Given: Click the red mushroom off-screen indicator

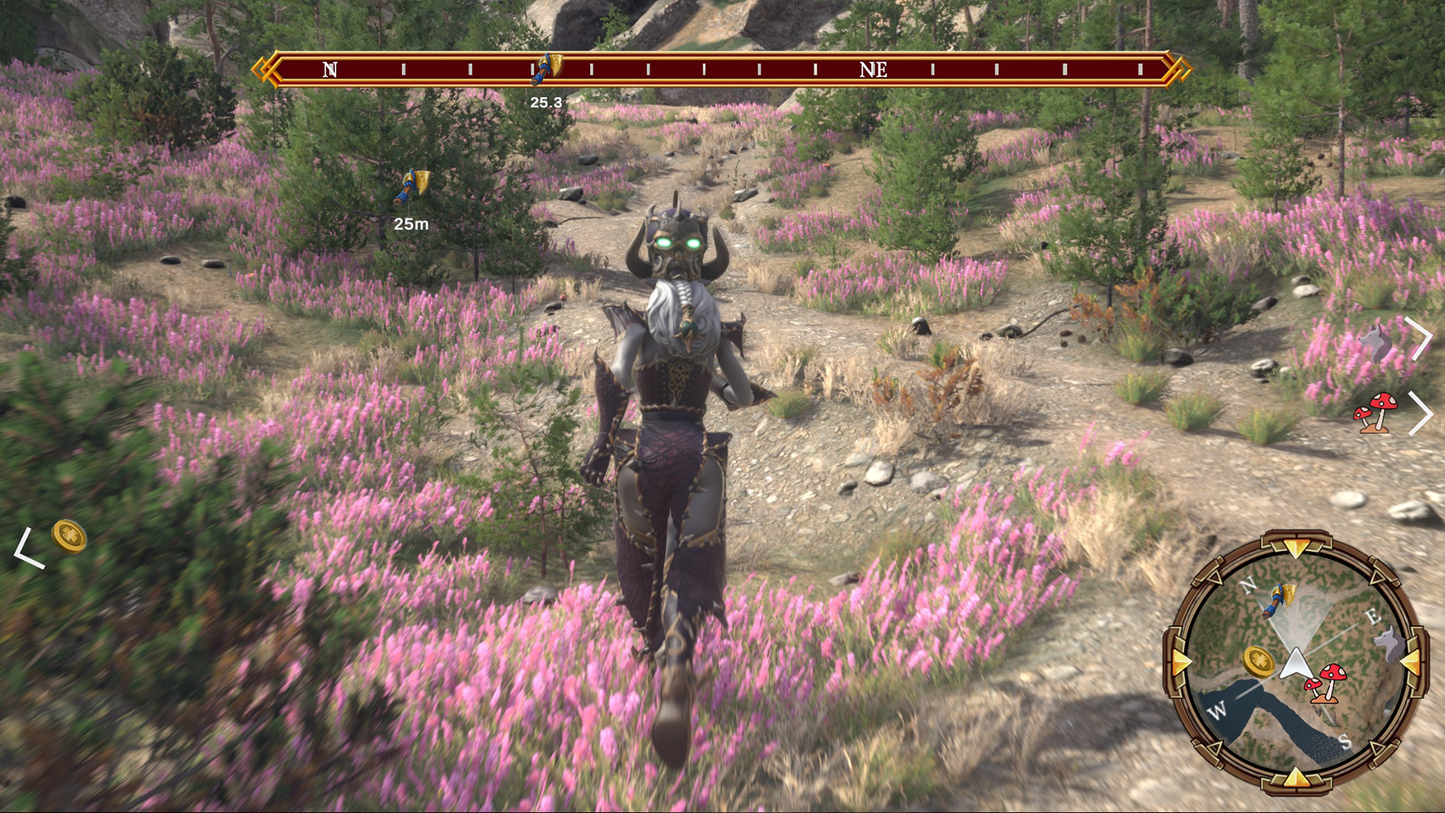Looking at the screenshot, I should tap(1376, 412).
